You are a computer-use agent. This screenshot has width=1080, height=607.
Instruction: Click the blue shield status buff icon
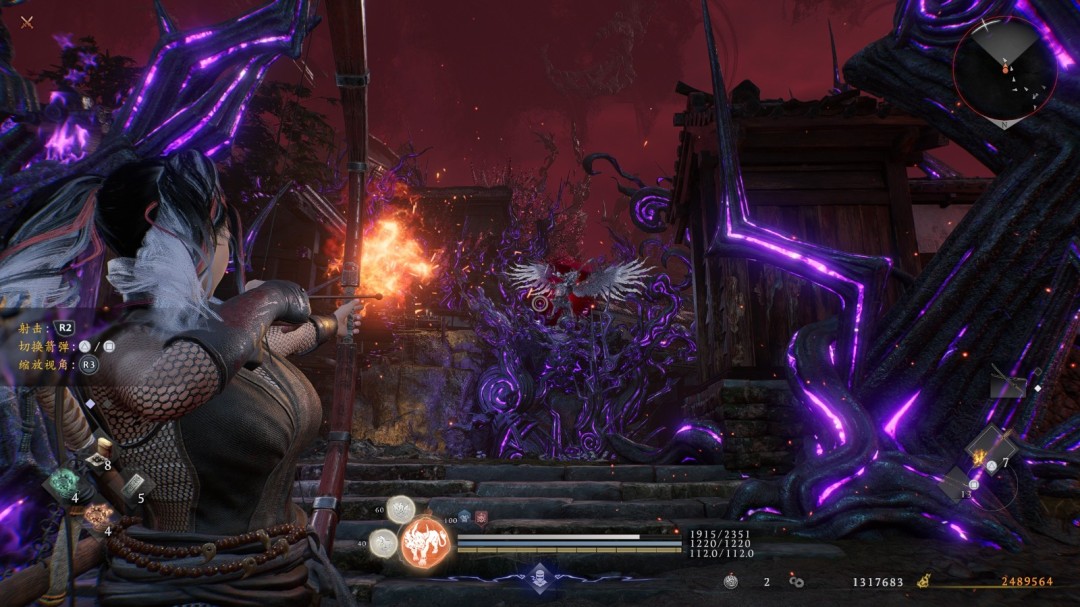point(465,517)
